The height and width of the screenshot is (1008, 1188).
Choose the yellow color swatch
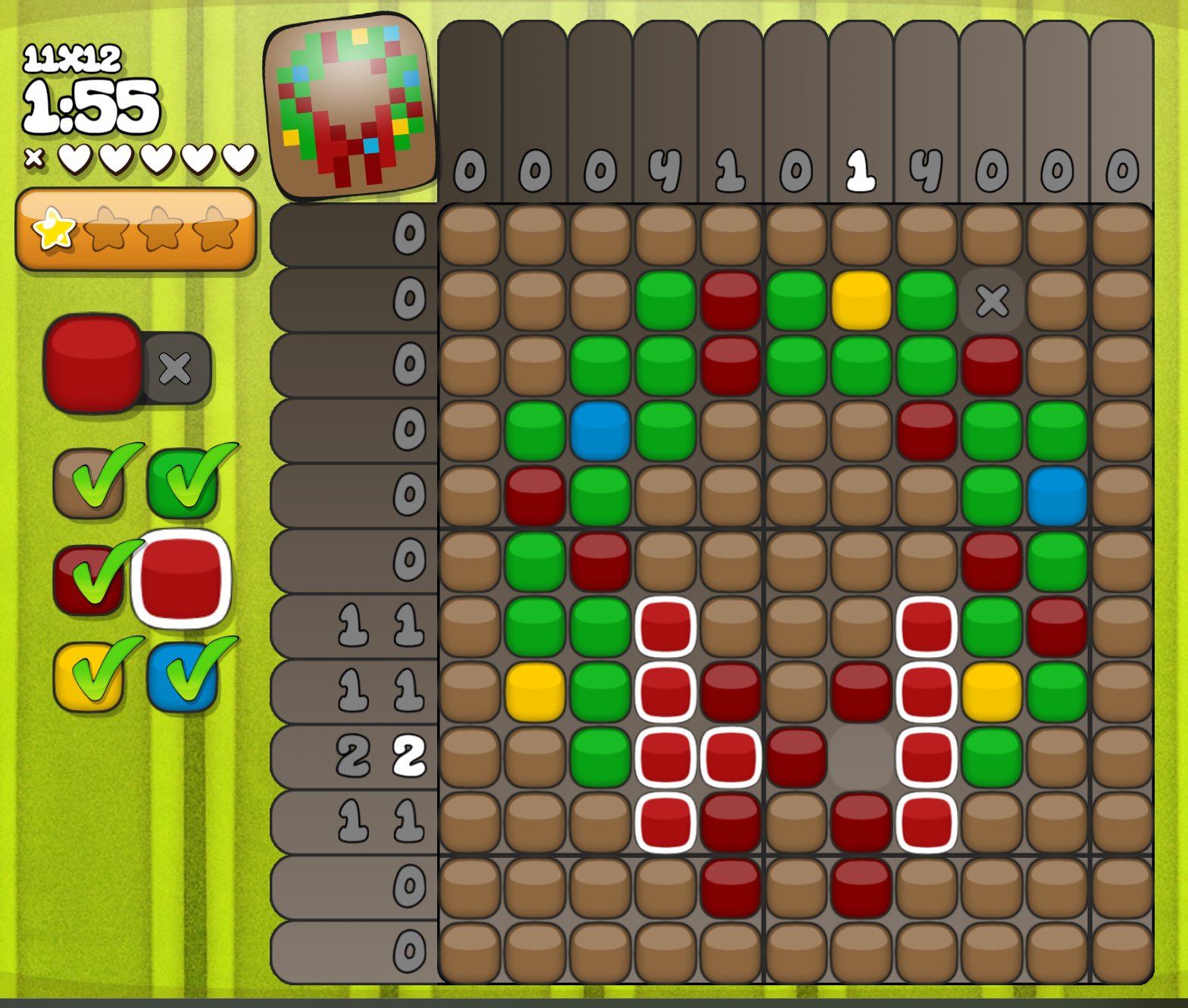tap(89, 677)
